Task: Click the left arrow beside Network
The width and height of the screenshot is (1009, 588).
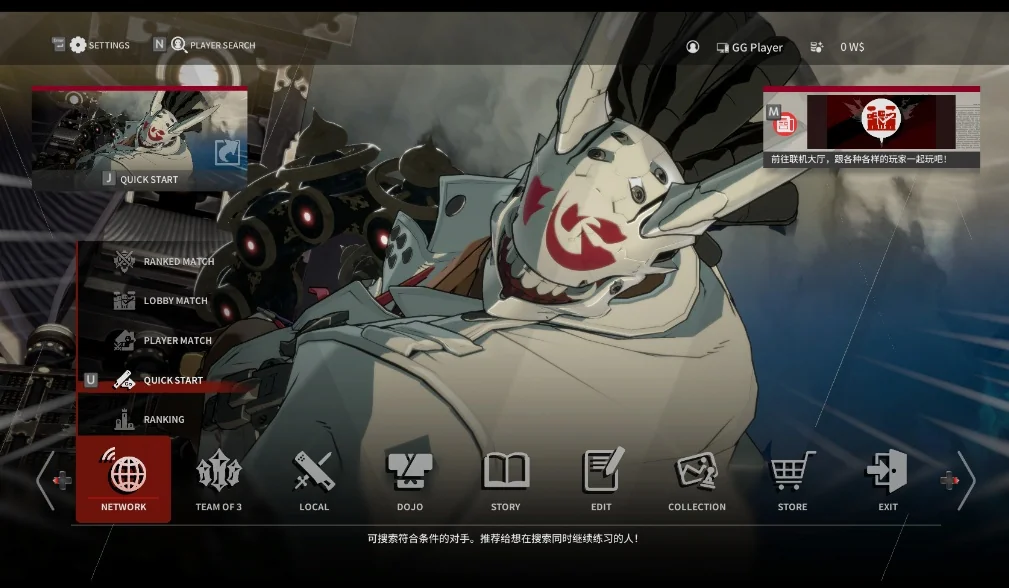Action: coord(46,480)
